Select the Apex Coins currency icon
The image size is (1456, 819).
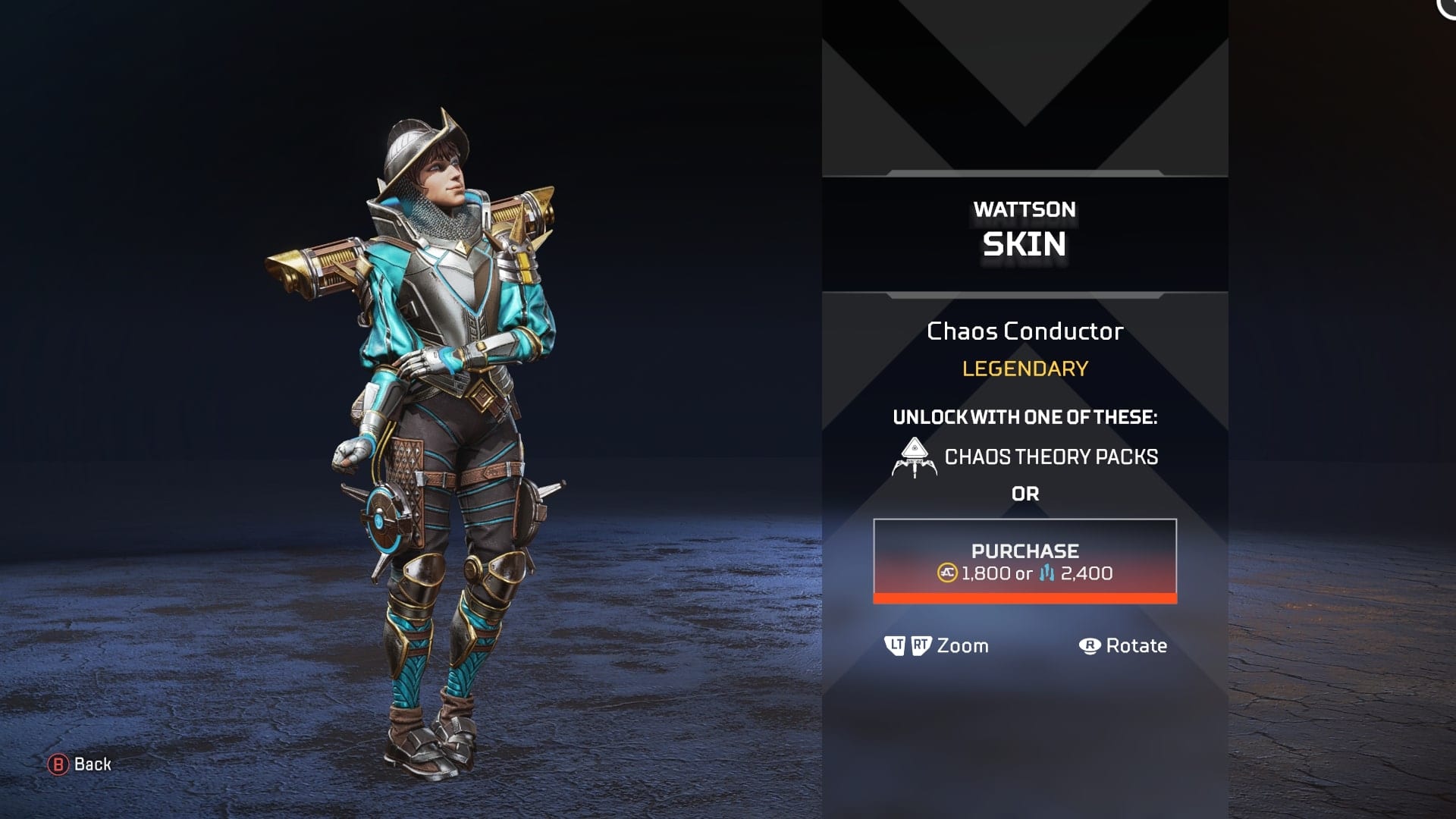tap(948, 574)
